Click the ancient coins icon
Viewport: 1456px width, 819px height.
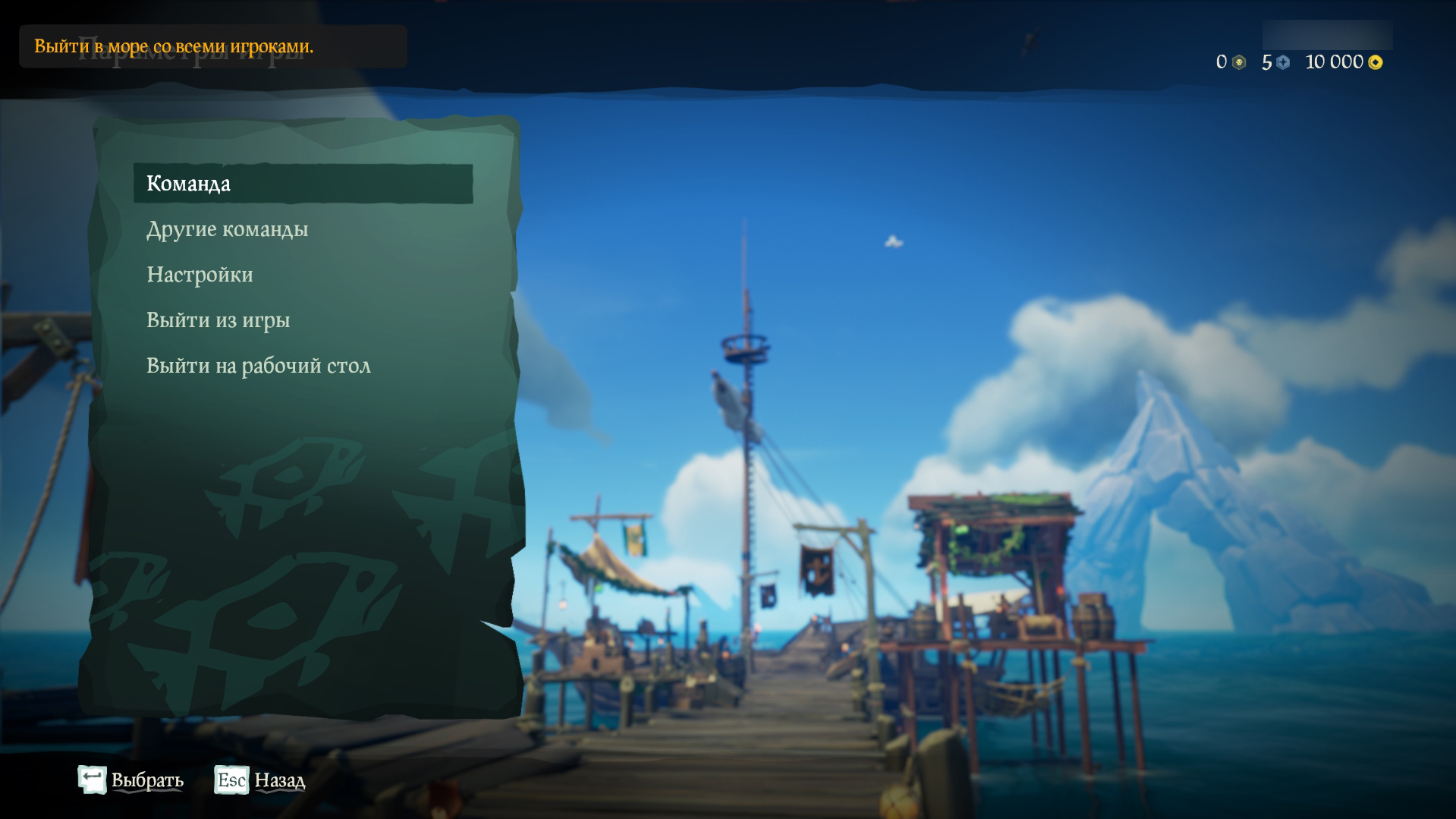1285,62
